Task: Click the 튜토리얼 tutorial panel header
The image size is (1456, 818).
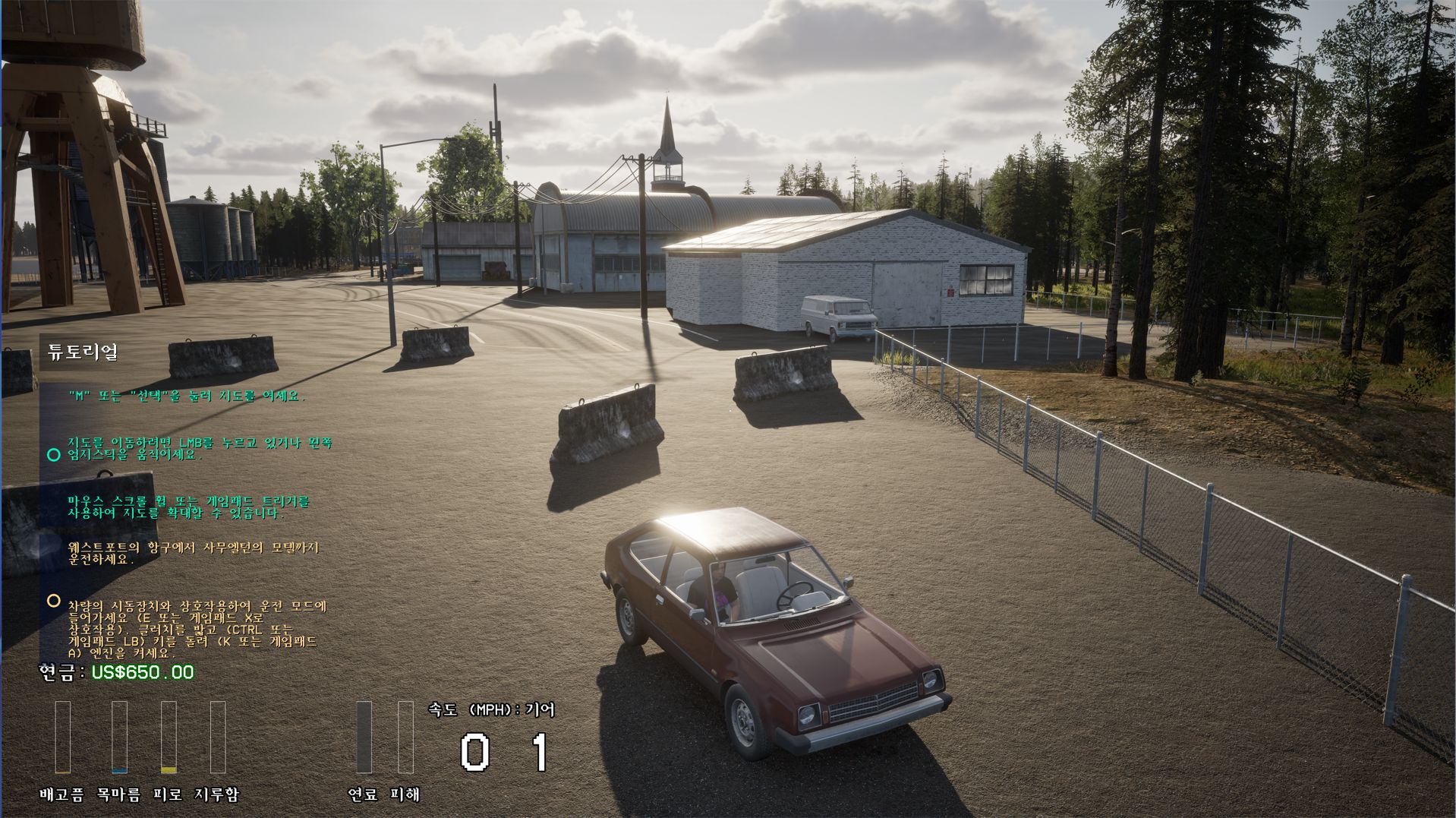Action: pos(83,352)
